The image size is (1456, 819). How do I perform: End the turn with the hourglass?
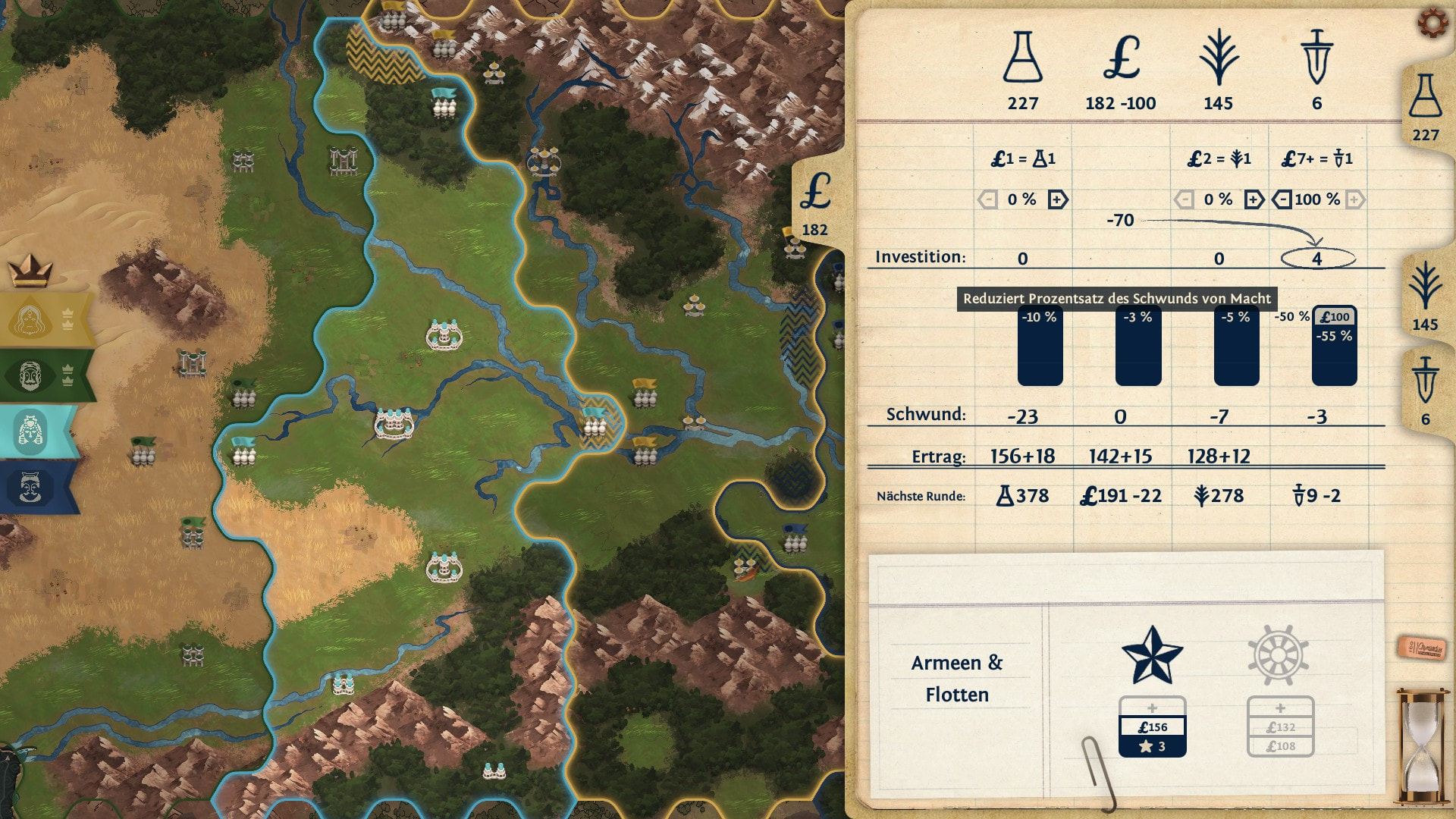tap(1422, 745)
